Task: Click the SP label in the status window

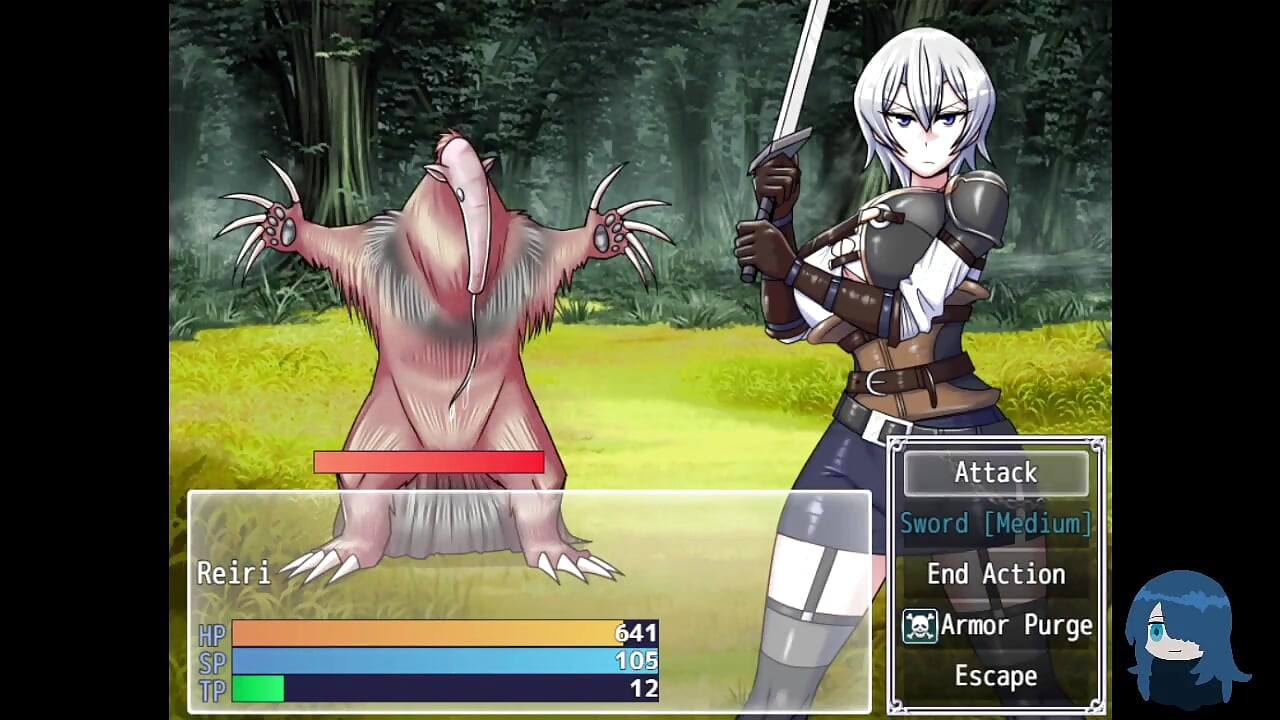Action: click(x=213, y=661)
